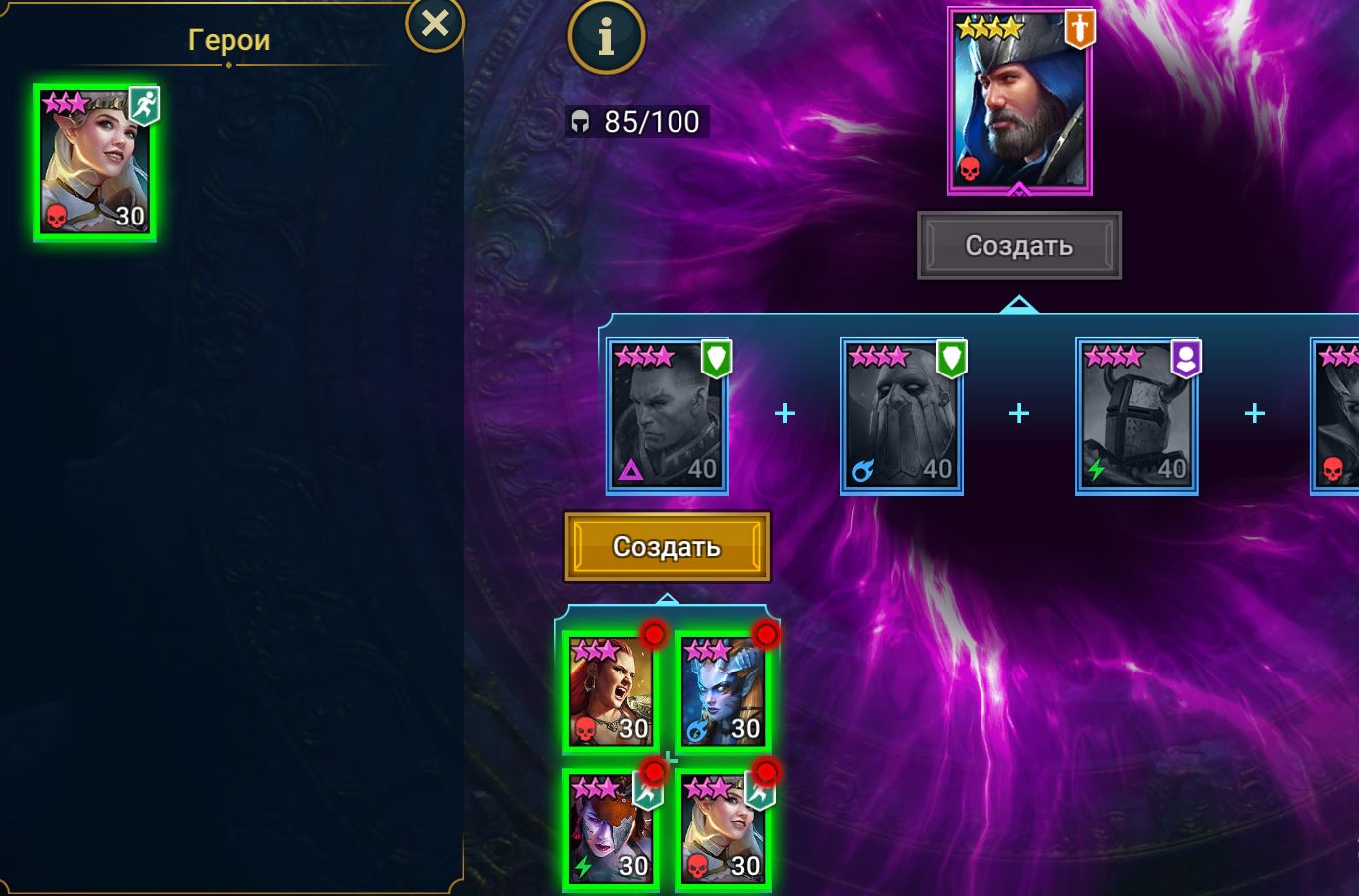Viewport: 1359px width, 896px height.
Task: Pick the horned great helm knight slot
Action: tap(1136, 415)
